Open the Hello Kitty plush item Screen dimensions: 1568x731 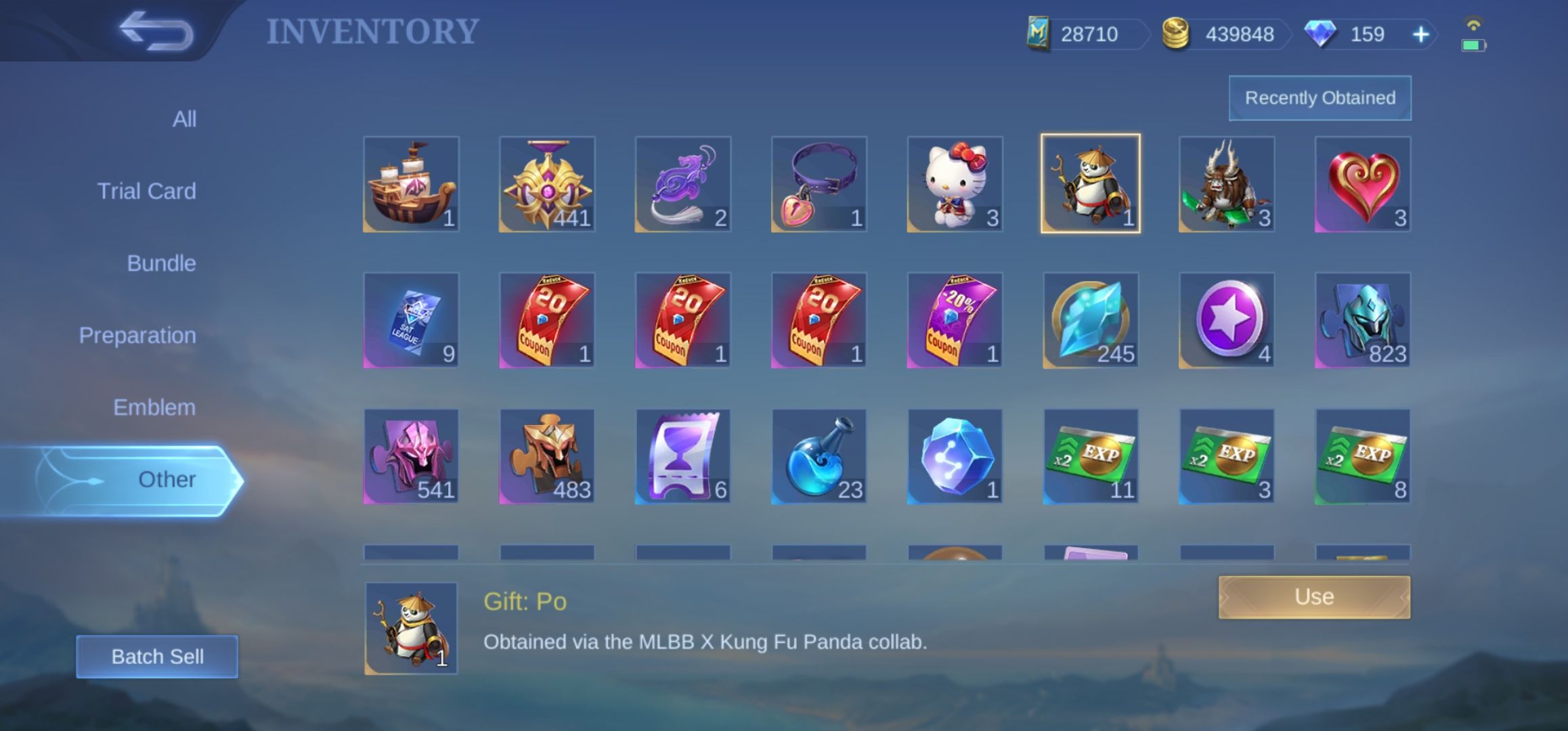[953, 183]
